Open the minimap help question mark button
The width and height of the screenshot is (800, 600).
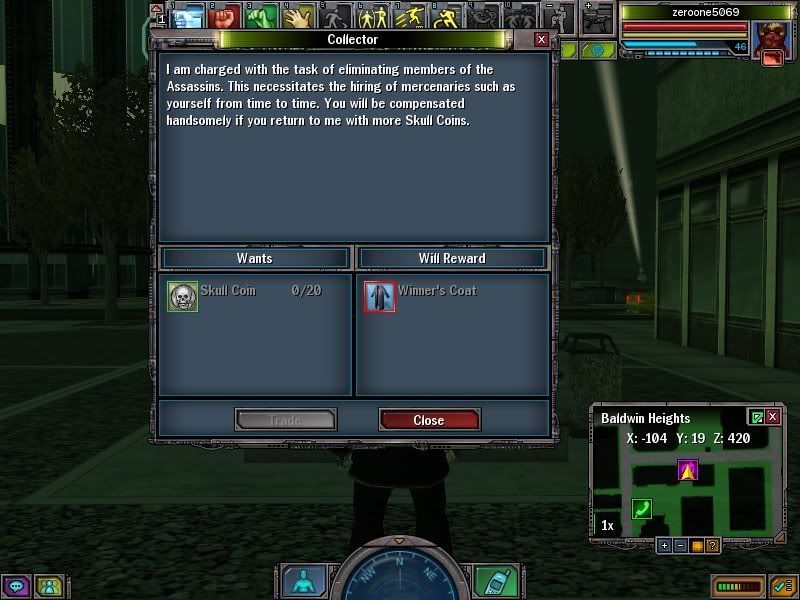click(712, 546)
